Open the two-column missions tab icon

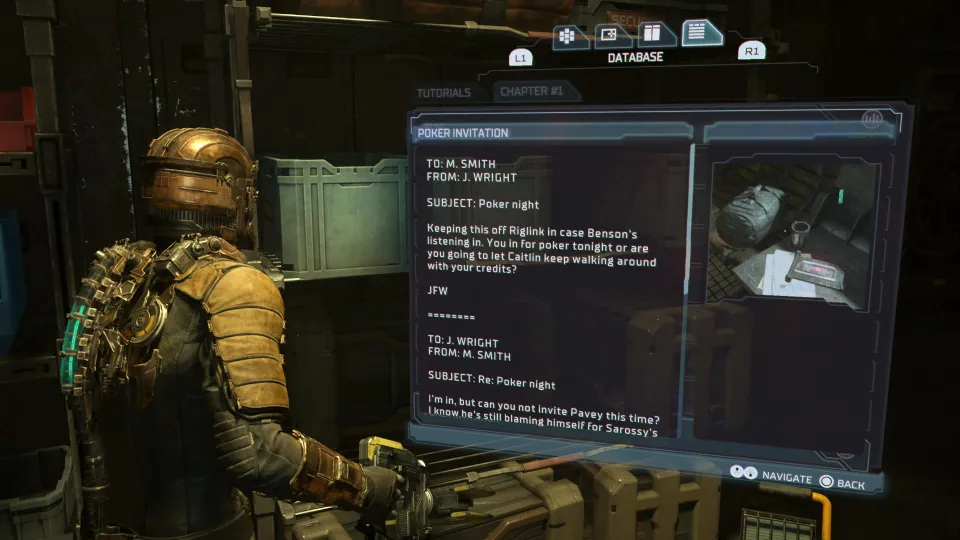click(656, 35)
